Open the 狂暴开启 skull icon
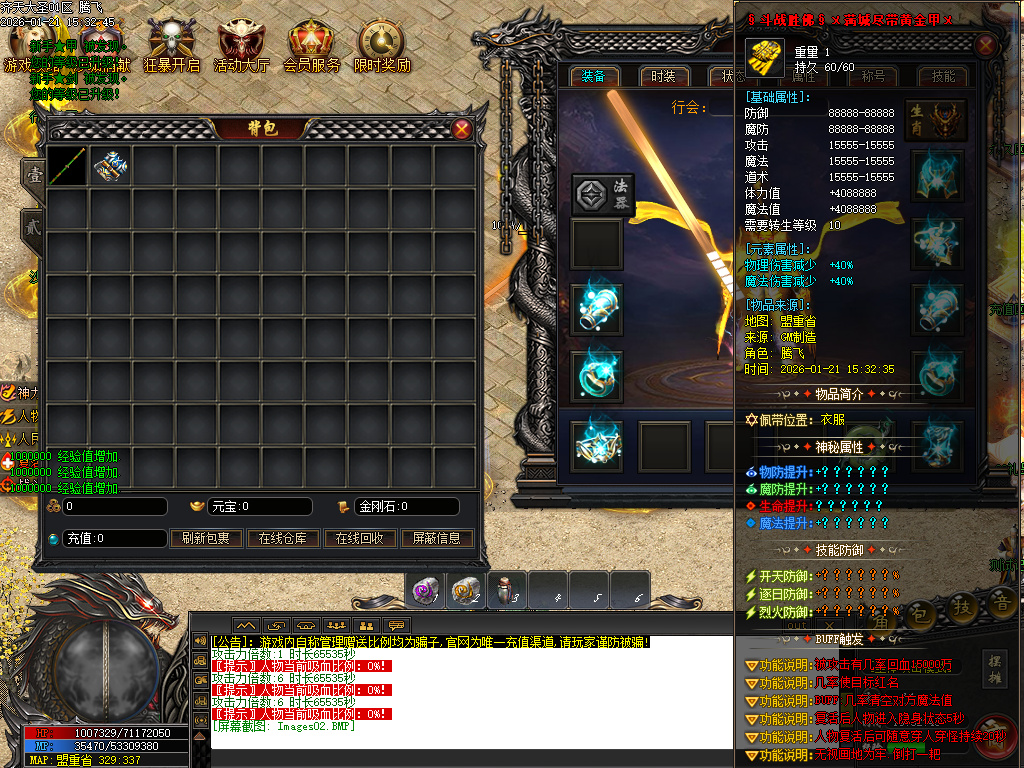This screenshot has width=1024, height=768. (171, 43)
